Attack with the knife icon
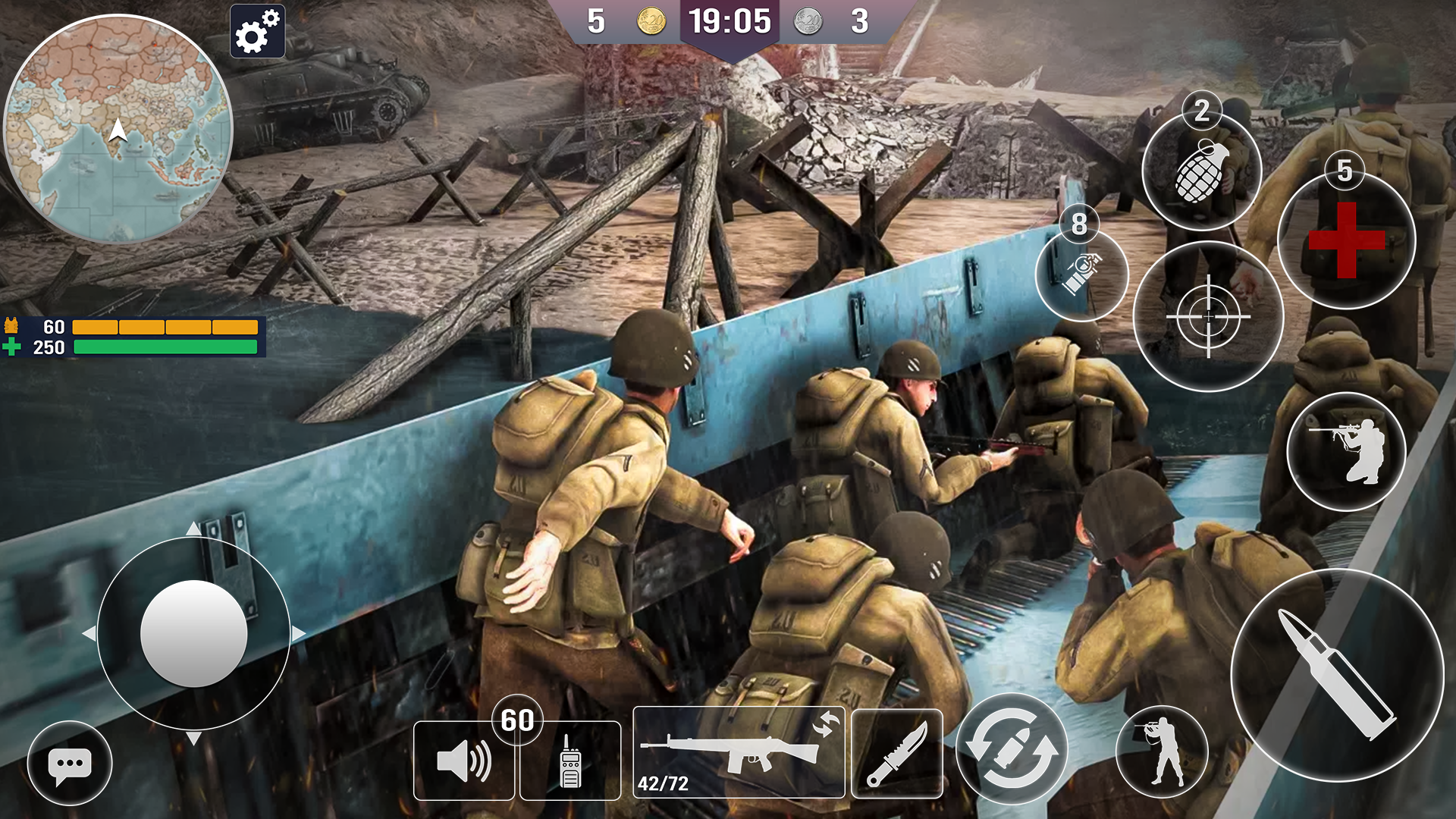 point(899,755)
